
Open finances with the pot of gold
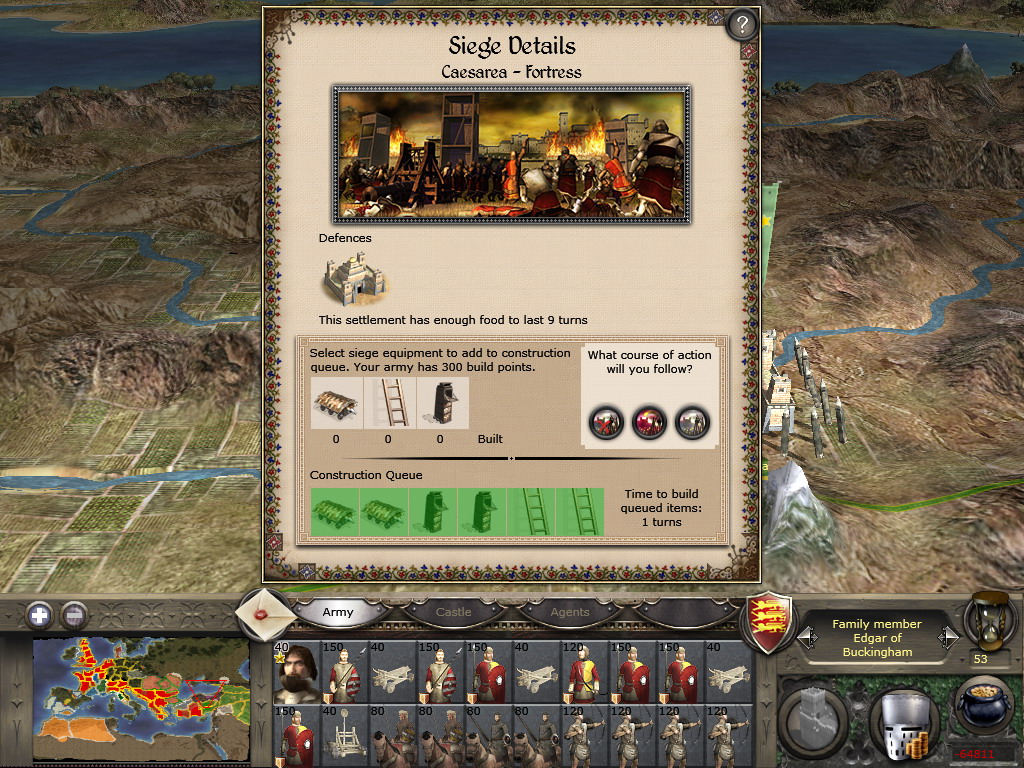pyautogui.click(x=983, y=708)
